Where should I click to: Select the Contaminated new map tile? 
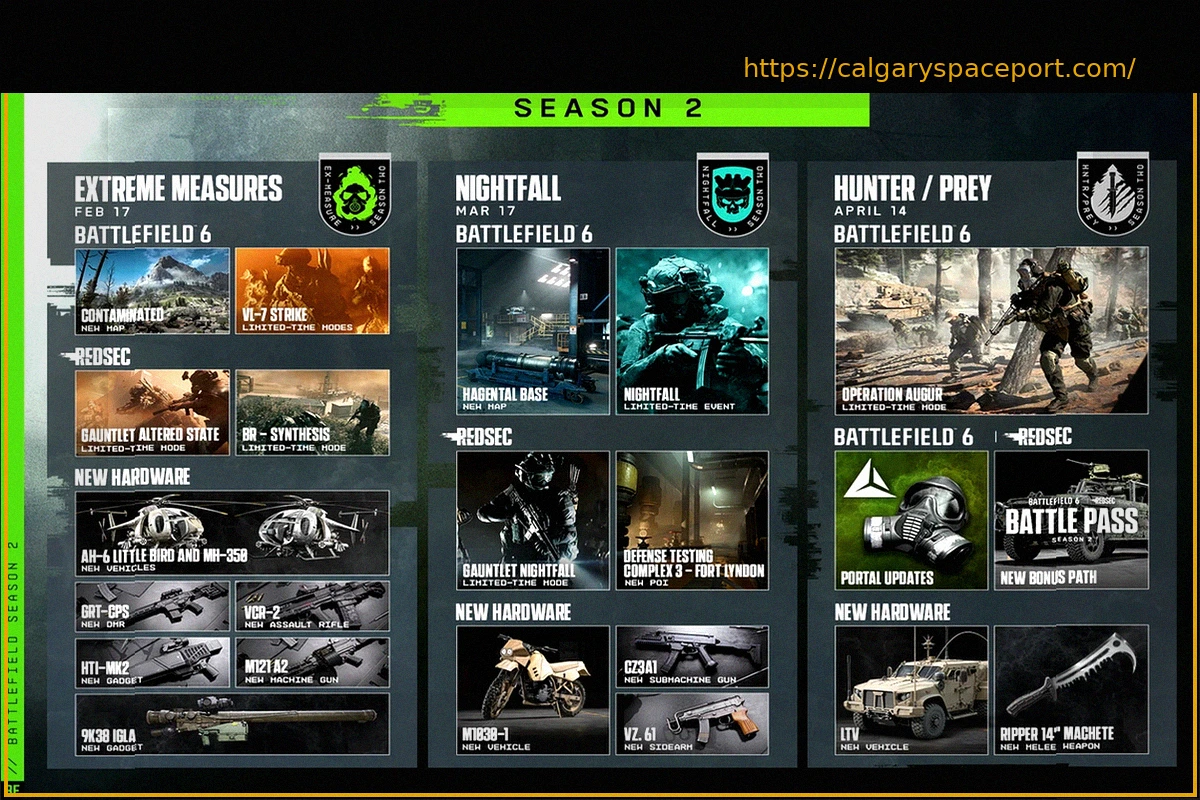click(152, 291)
